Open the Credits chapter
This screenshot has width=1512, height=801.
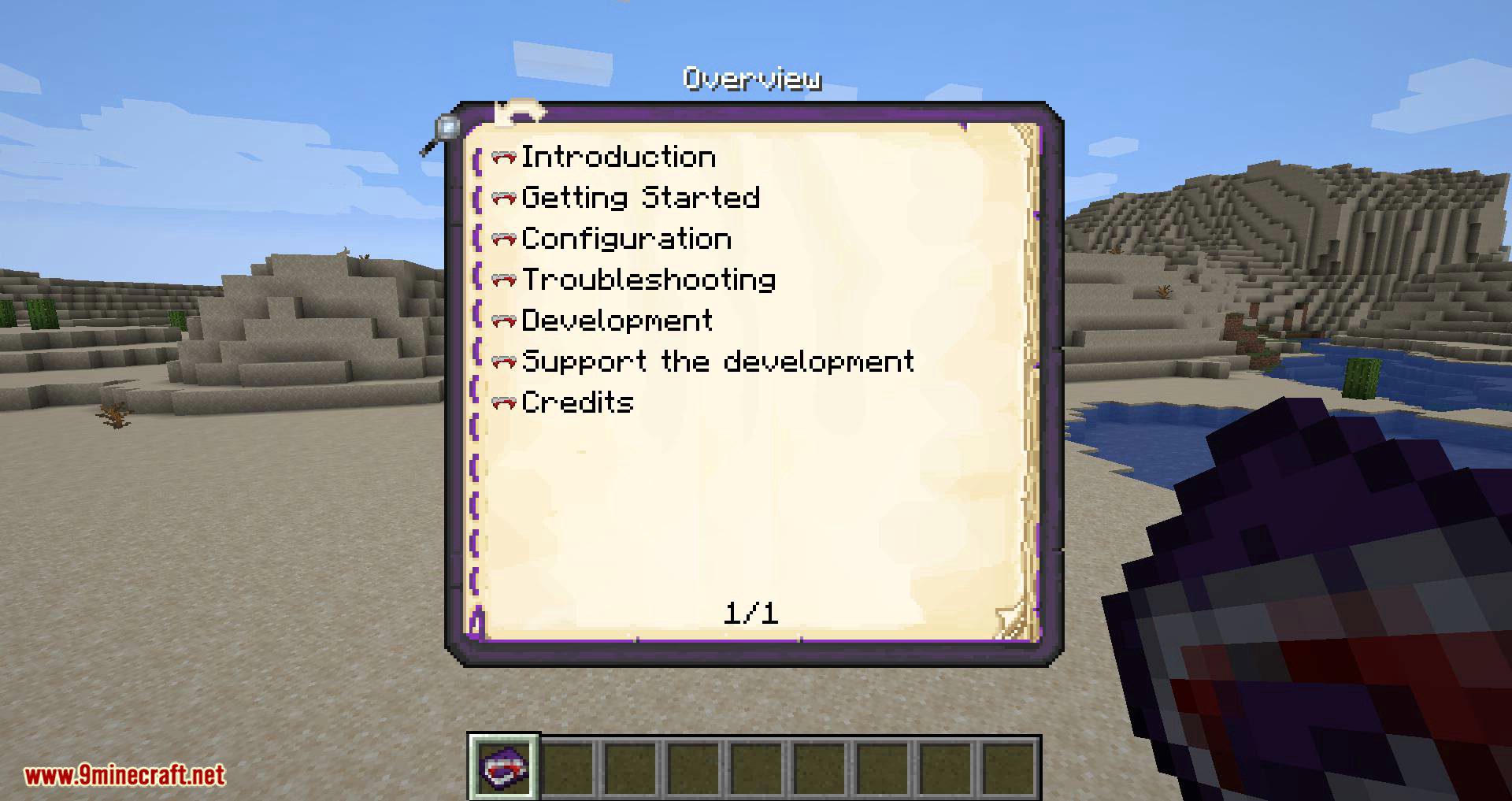[576, 402]
